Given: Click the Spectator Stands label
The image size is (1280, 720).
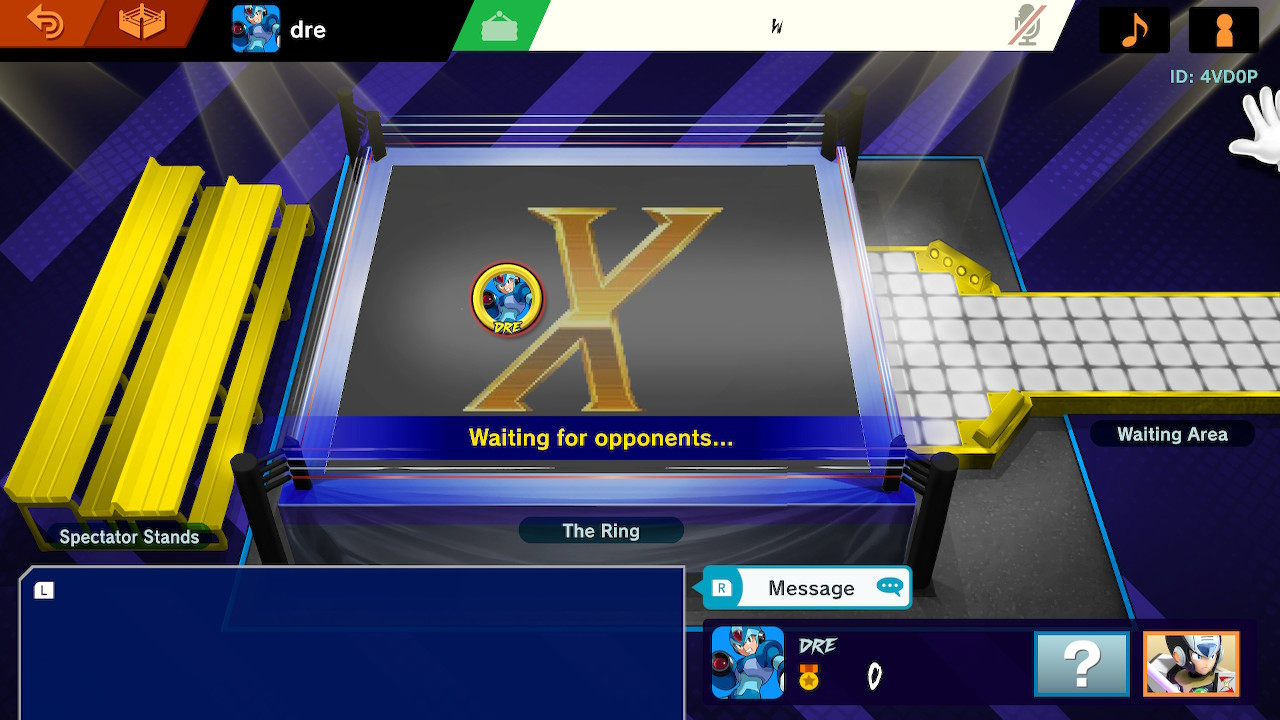Looking at the screenshot, I should tap(129, 537).
